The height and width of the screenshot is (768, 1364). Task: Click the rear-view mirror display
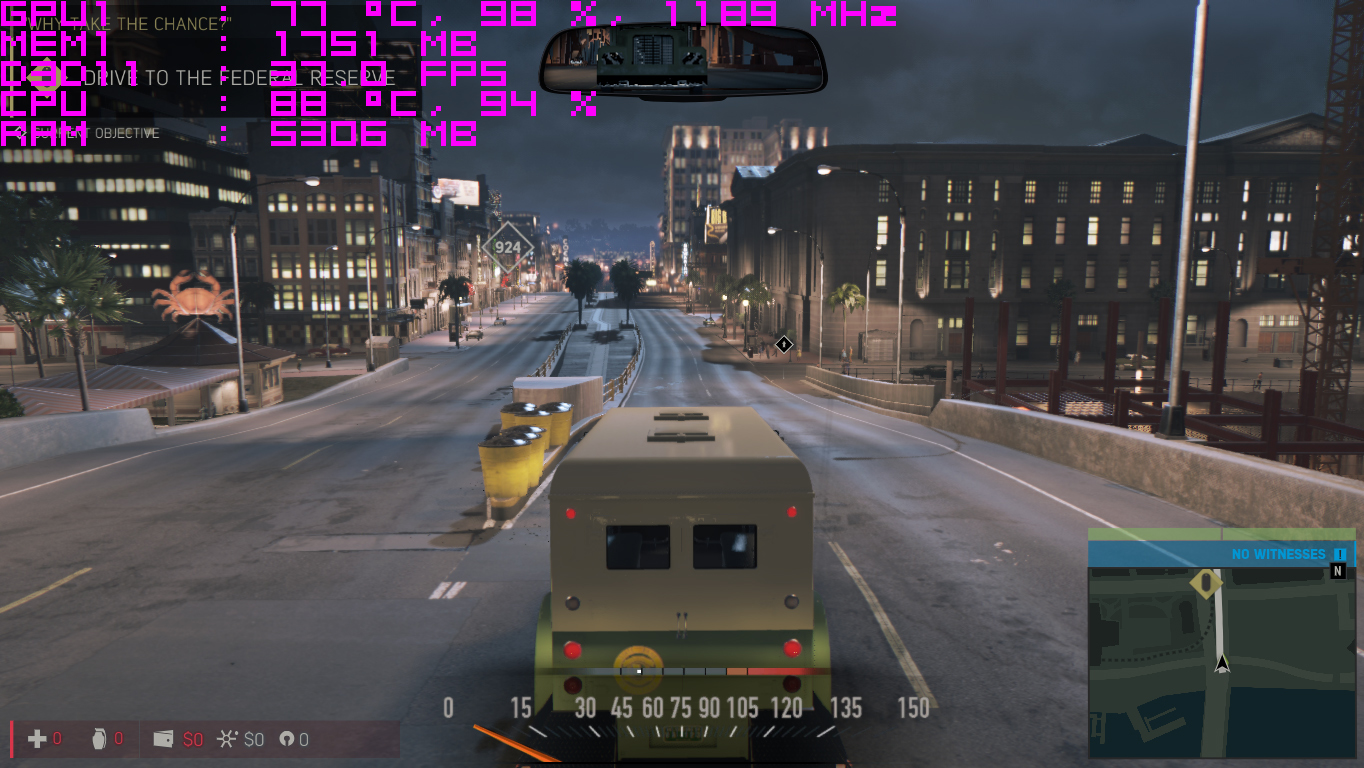click(x=682, y=58)
